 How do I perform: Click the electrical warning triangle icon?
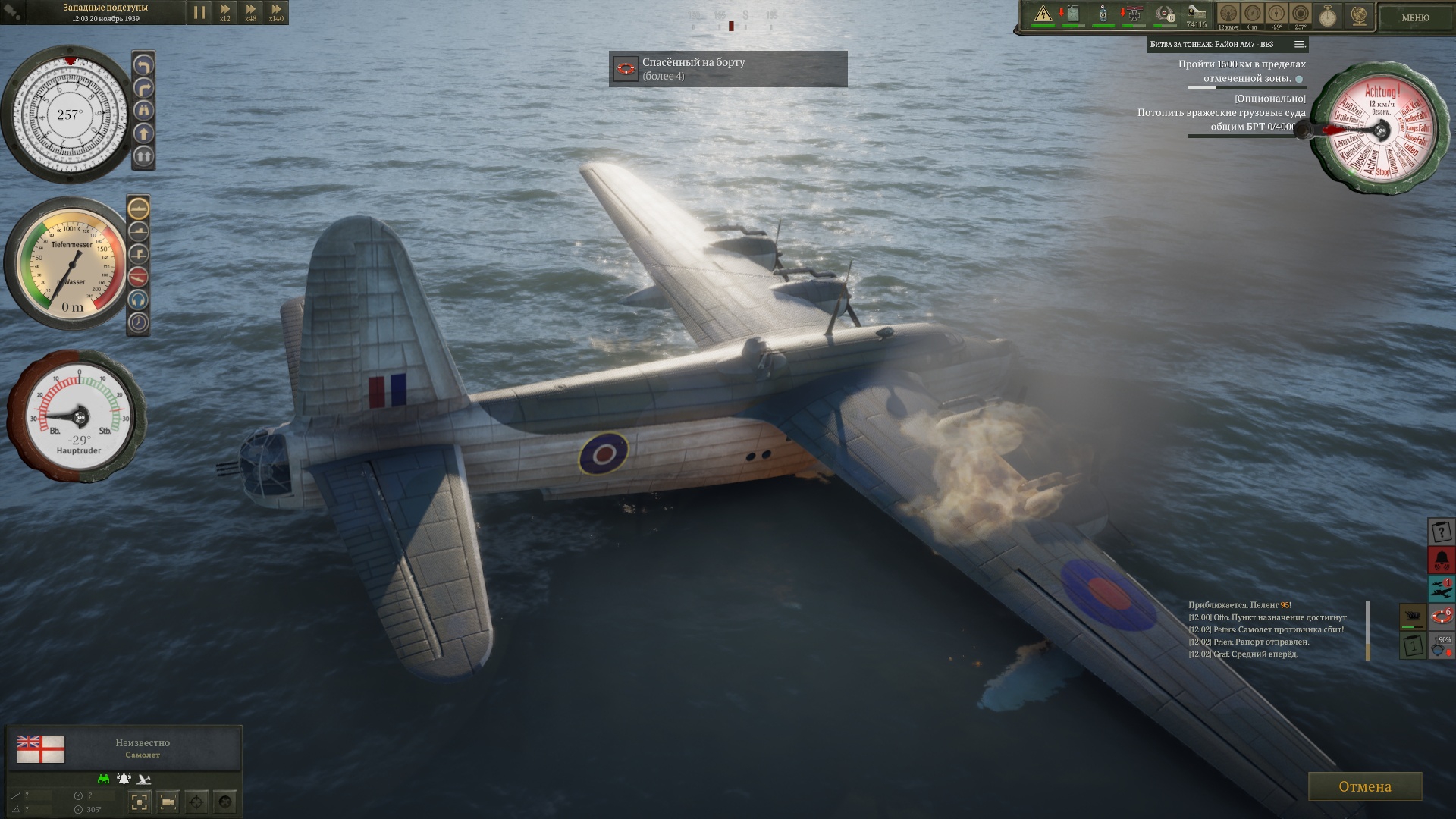[x=1043, y=14]
